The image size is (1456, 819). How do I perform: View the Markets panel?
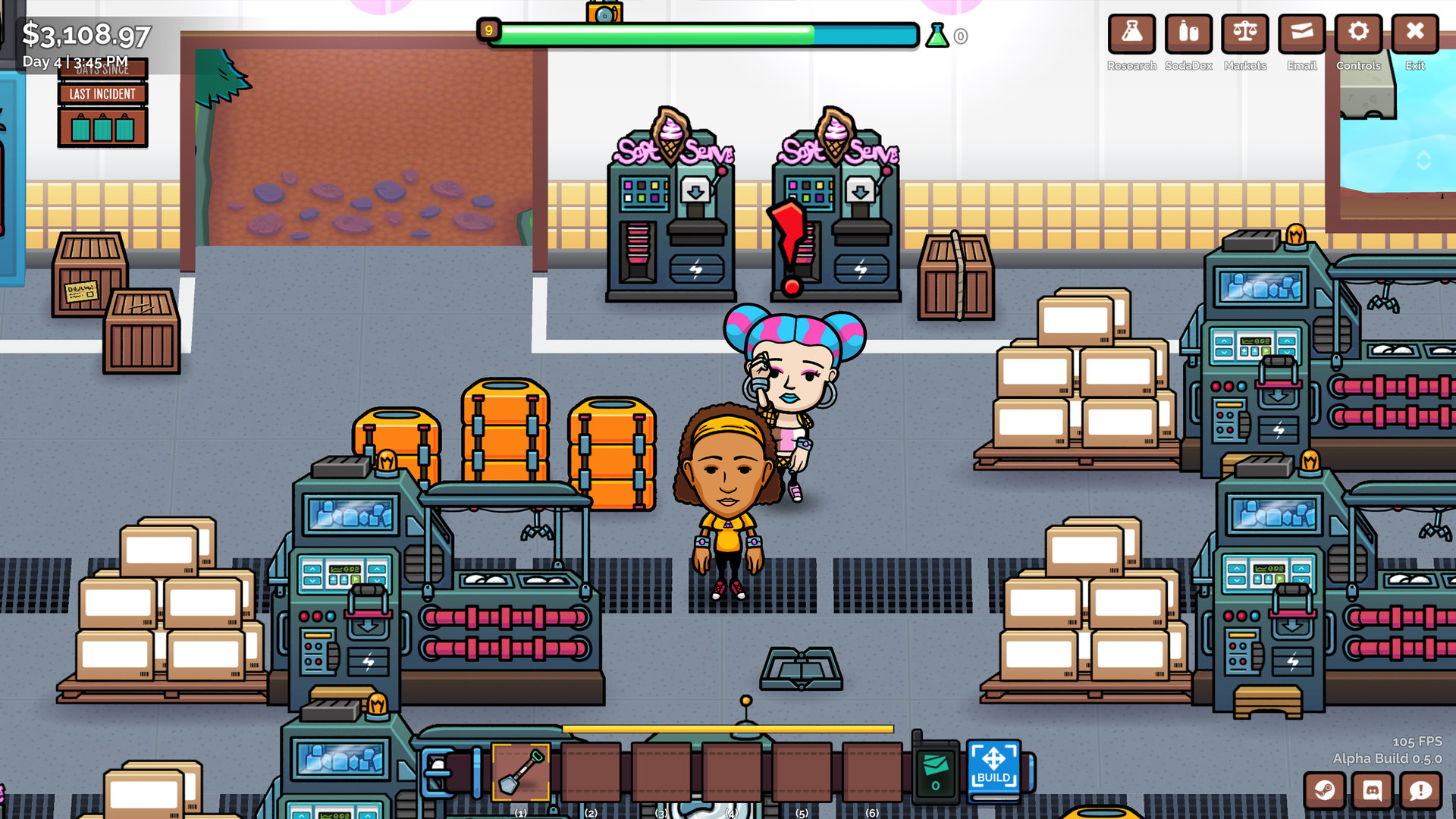click(1244, 33)
